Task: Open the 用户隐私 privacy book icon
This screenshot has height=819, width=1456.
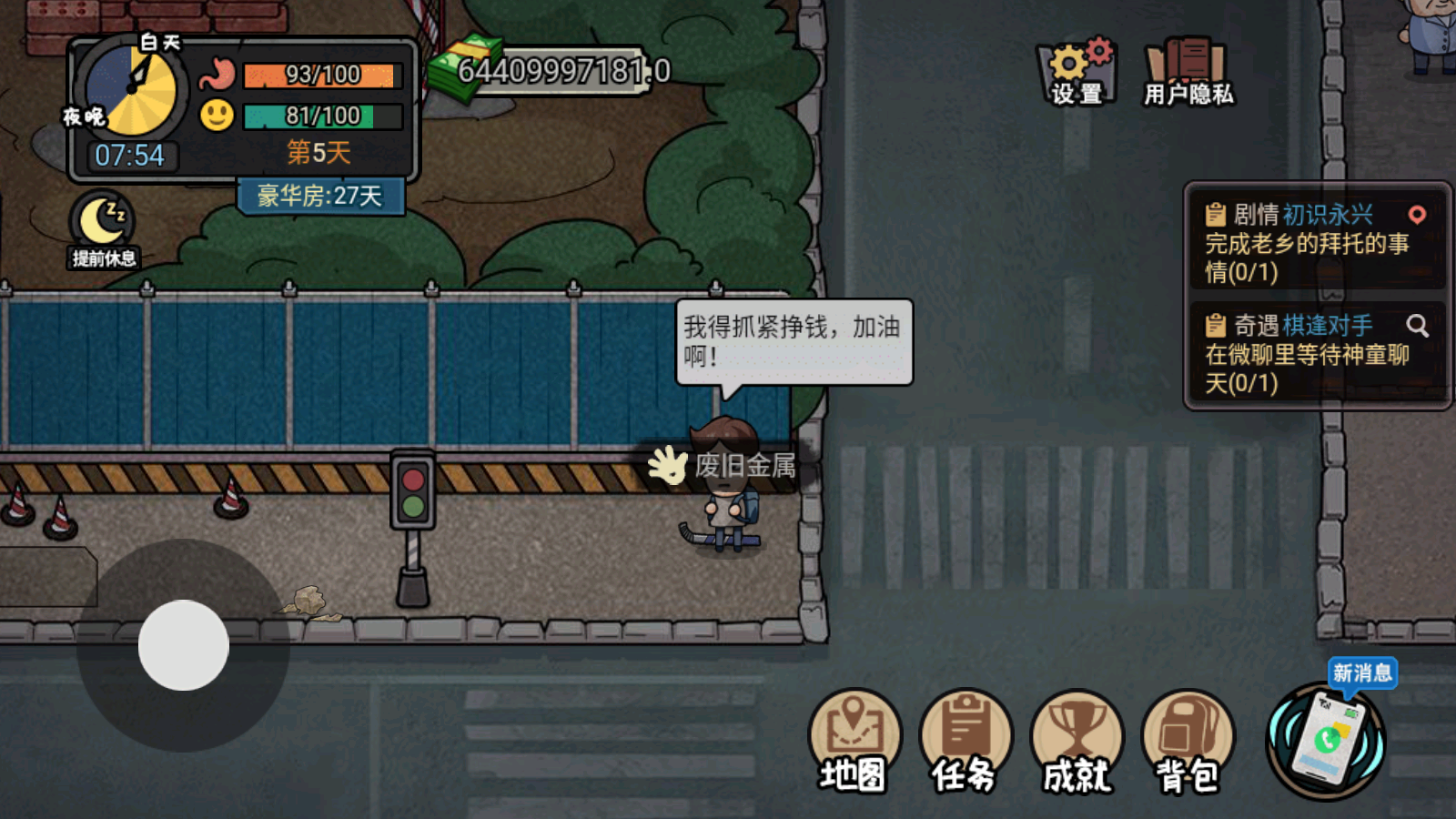Action: tap(1187, 62)
